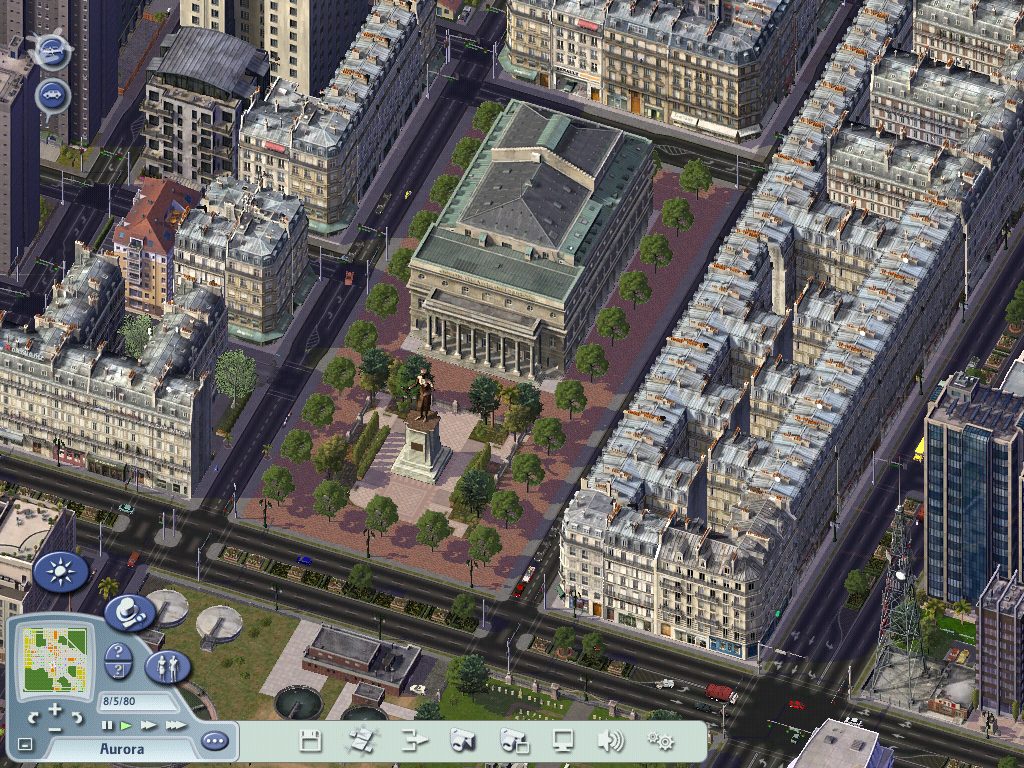This screenshot has height=768, width=1024.
Task: Switch to God Mode sun button
Action: pos(60,572)
